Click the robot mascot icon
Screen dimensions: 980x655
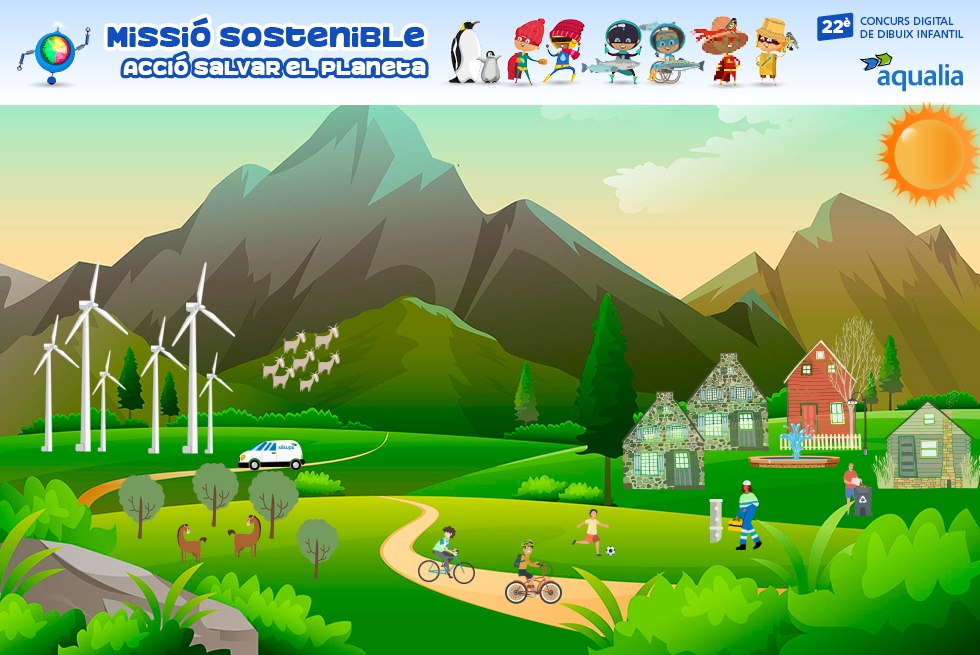pos(54,53)
